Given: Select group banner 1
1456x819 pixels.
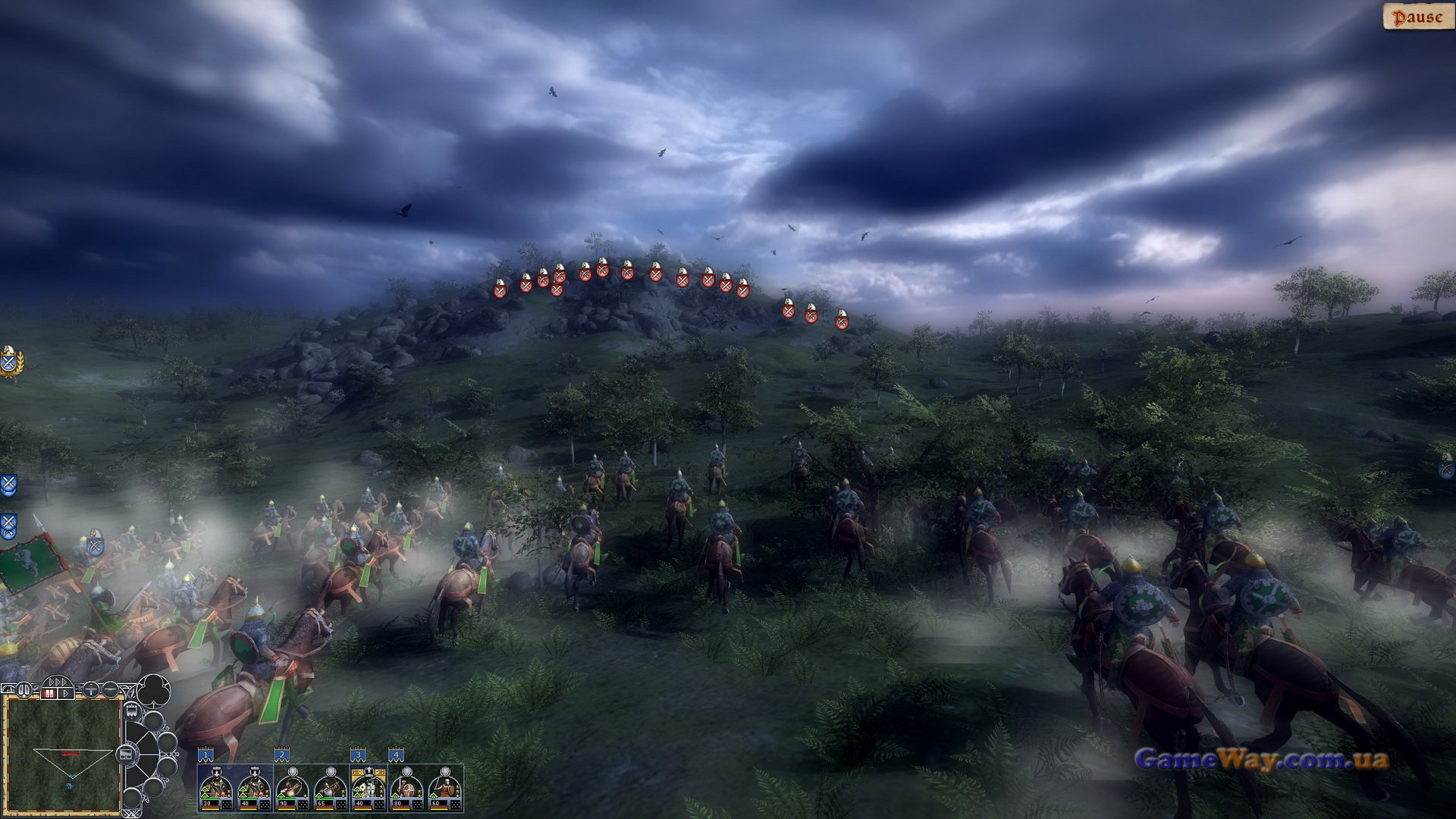Looking at the screenshot, I should [x=206, y=755].
